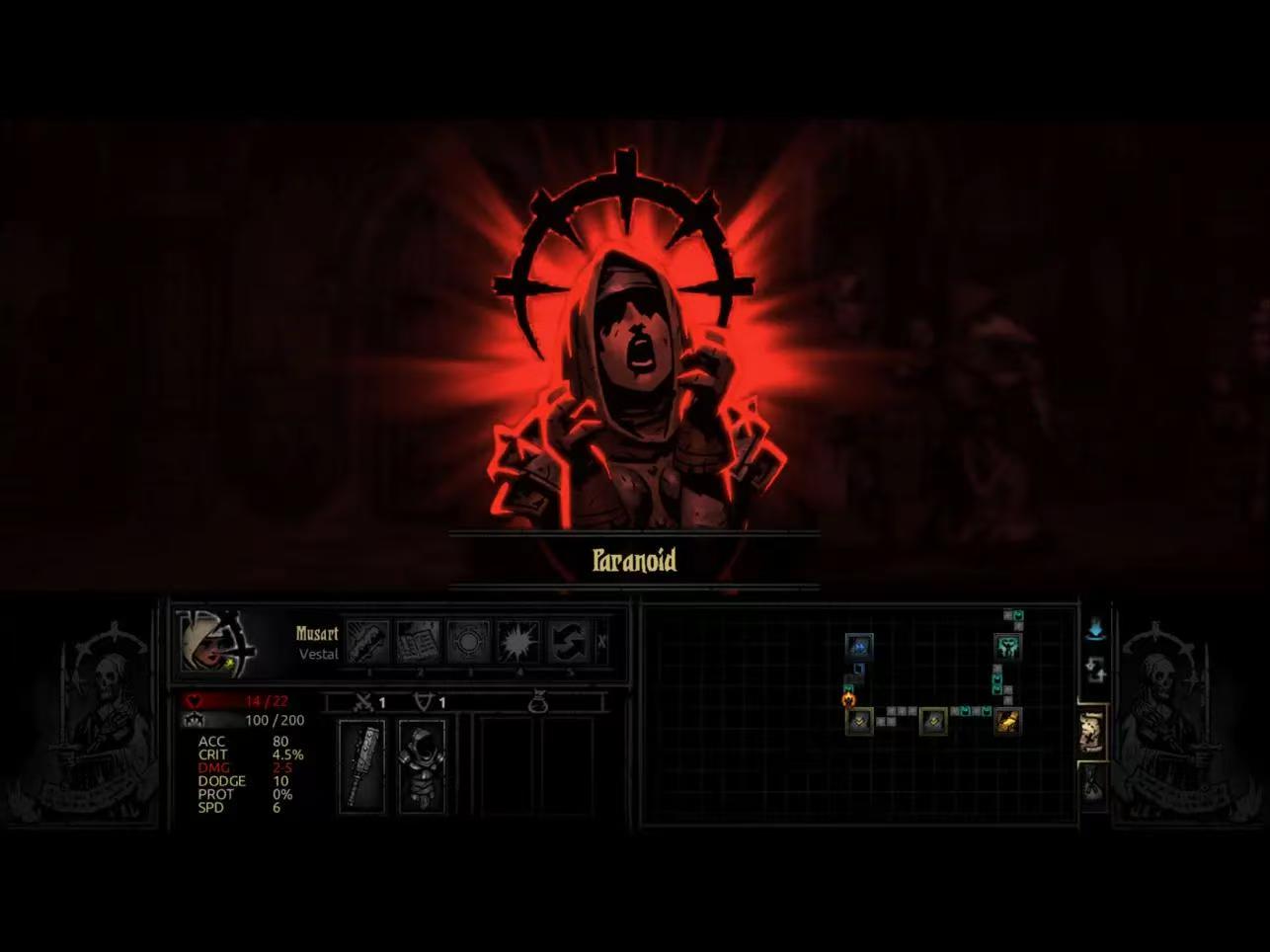
Task: Select the equipped mace weapon slot
Action: [x=361, y=767]
